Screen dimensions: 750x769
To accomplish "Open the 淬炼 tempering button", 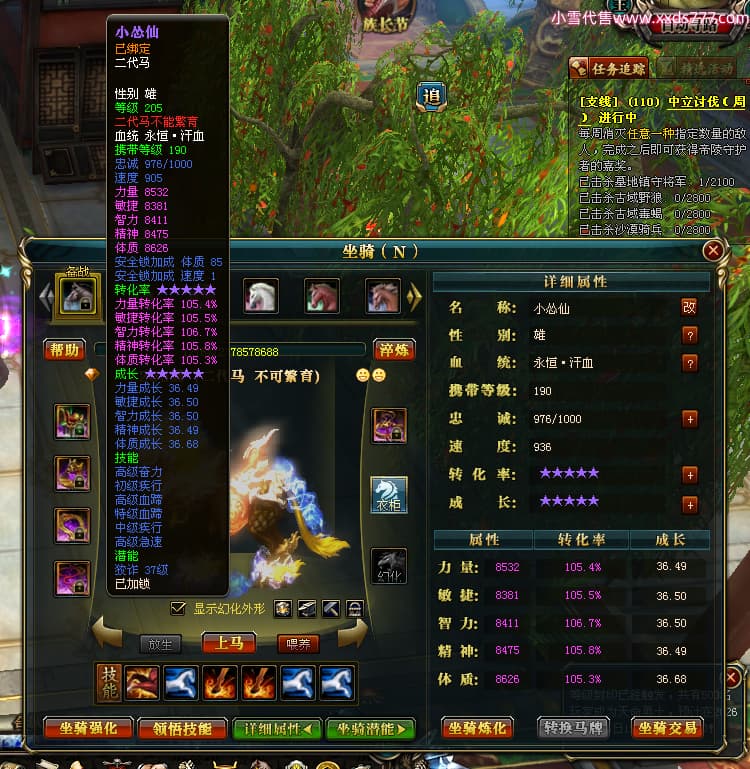I will (x=393, y=349).
